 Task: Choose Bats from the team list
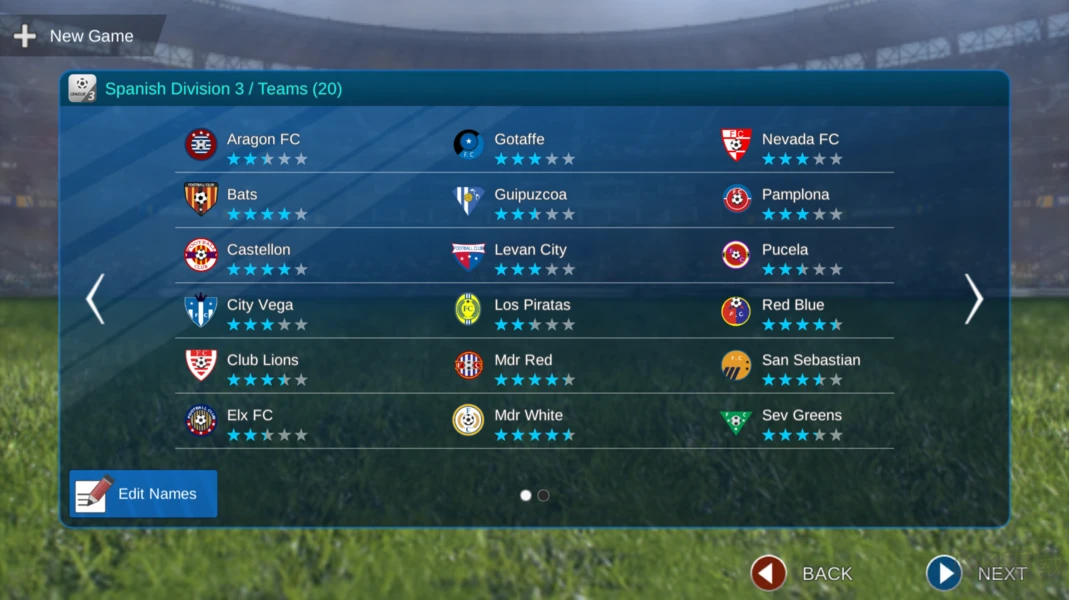[x=242, y=201]
